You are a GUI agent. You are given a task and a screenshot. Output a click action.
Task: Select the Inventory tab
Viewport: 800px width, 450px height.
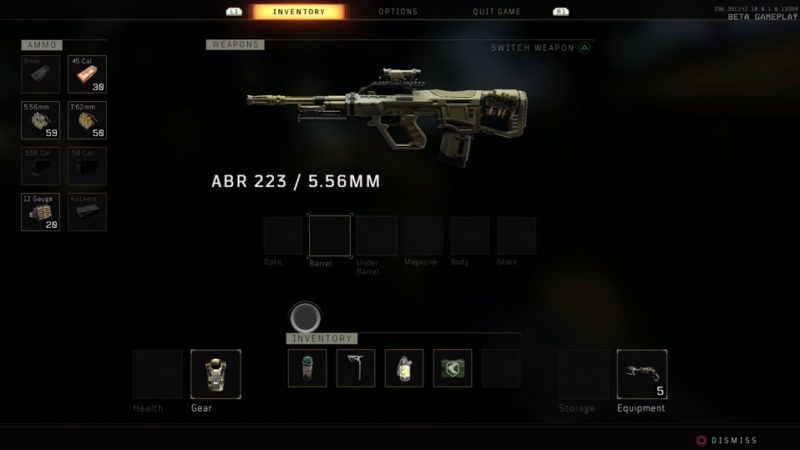(x=297, y=12)
